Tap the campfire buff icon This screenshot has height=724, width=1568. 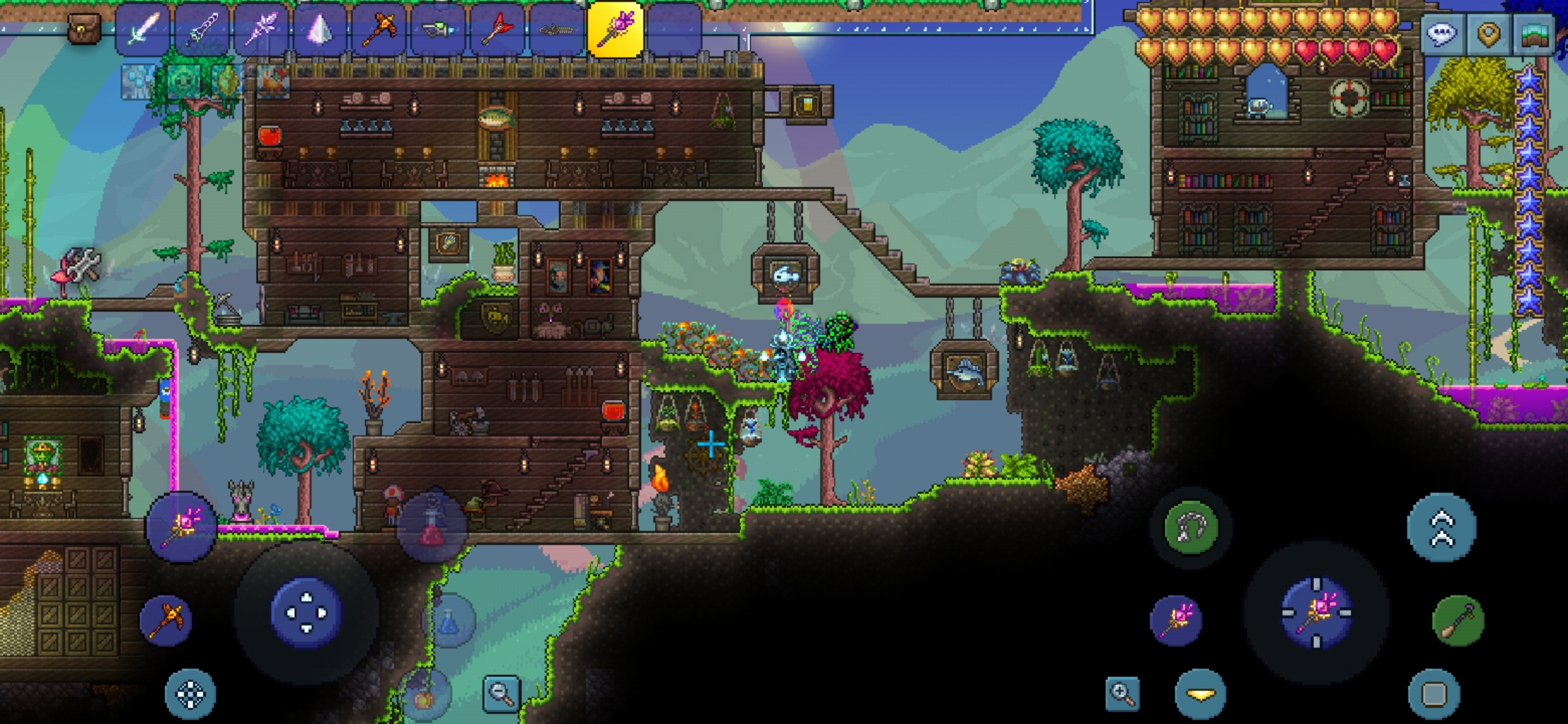click(273, 82)
